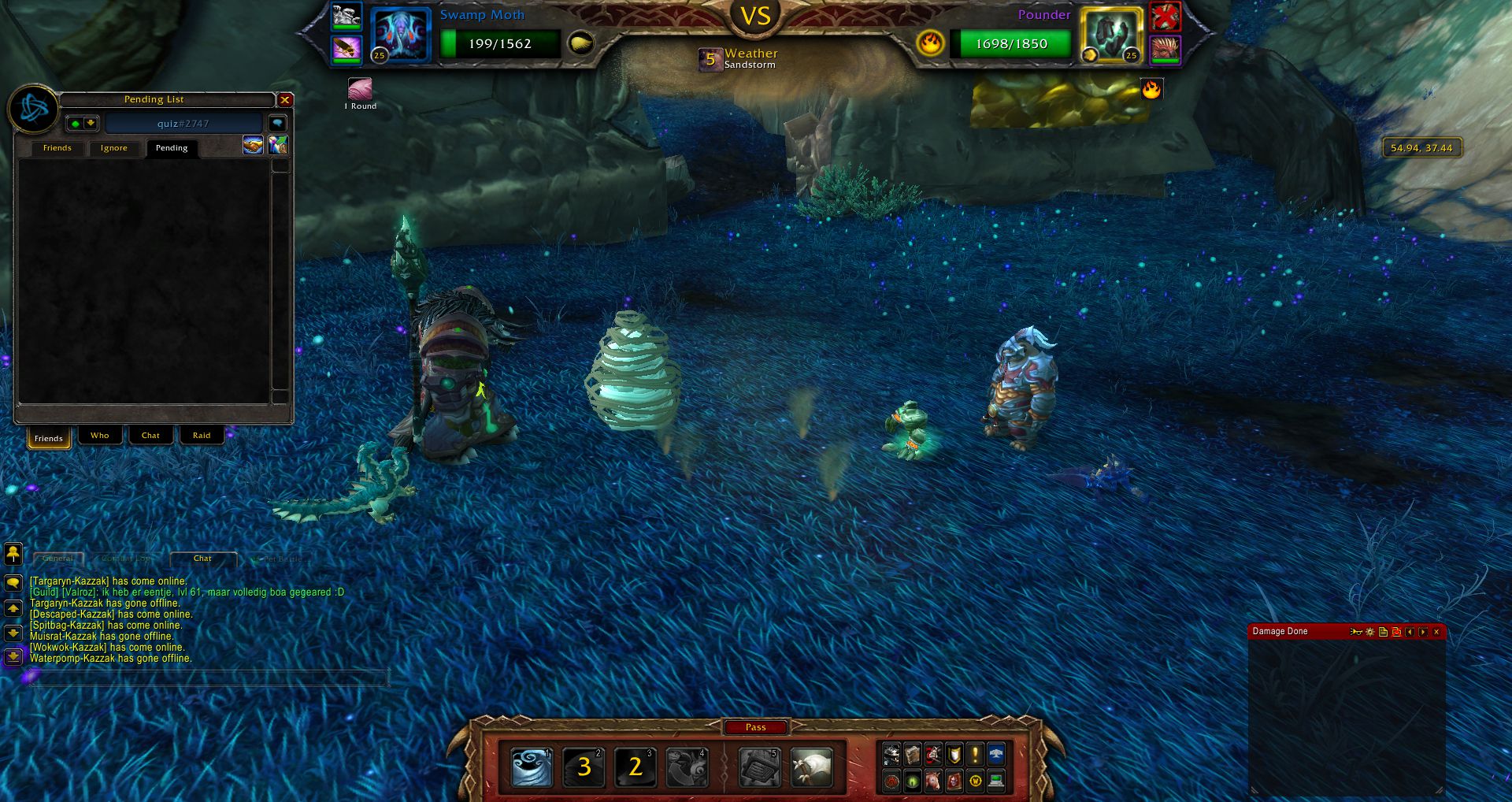Click the yellow exclamation mark micro button
Screen dimensions: 1512x802
point(975,756)
